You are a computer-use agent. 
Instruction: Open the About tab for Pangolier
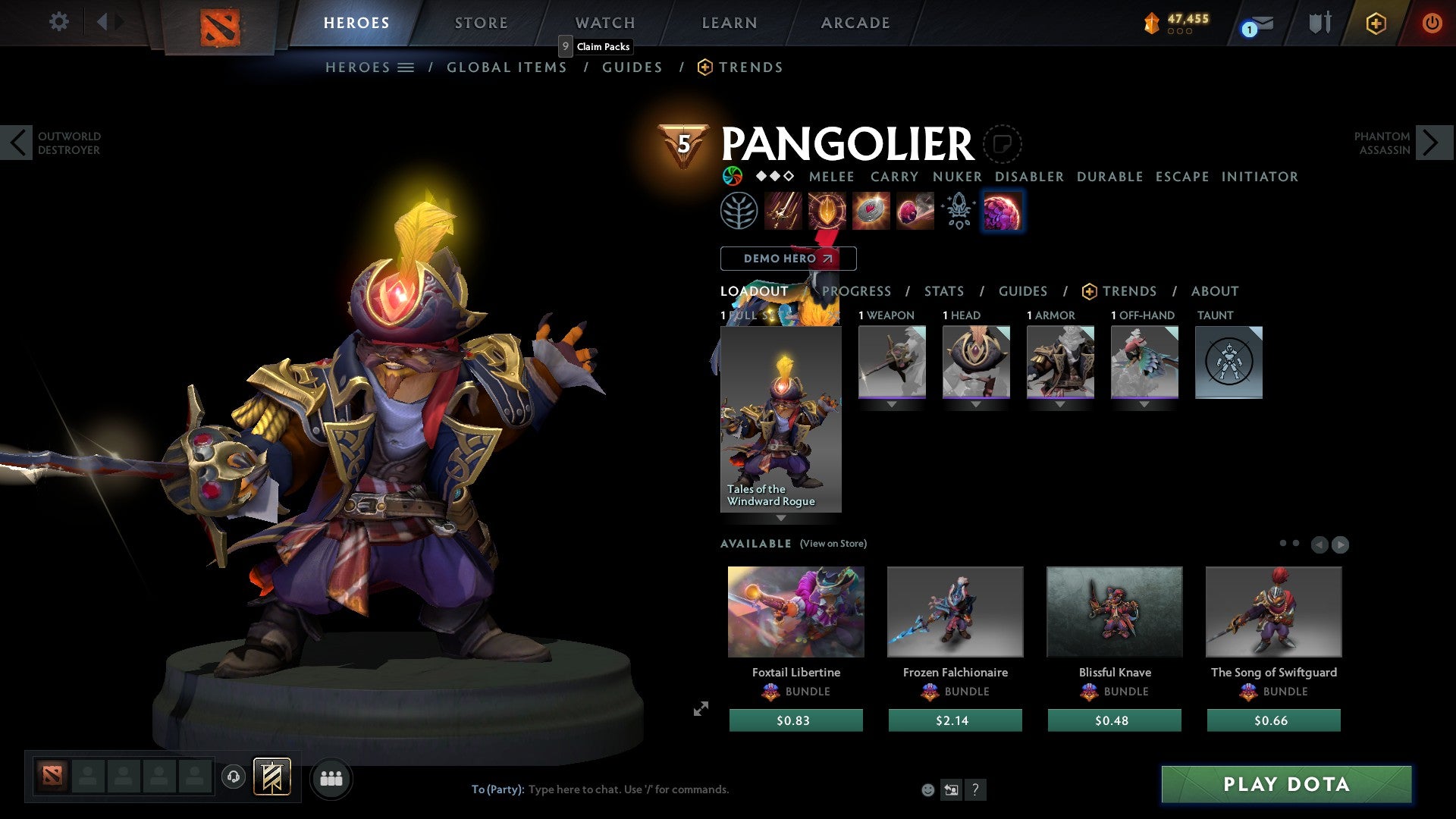tap(1214, 291)
